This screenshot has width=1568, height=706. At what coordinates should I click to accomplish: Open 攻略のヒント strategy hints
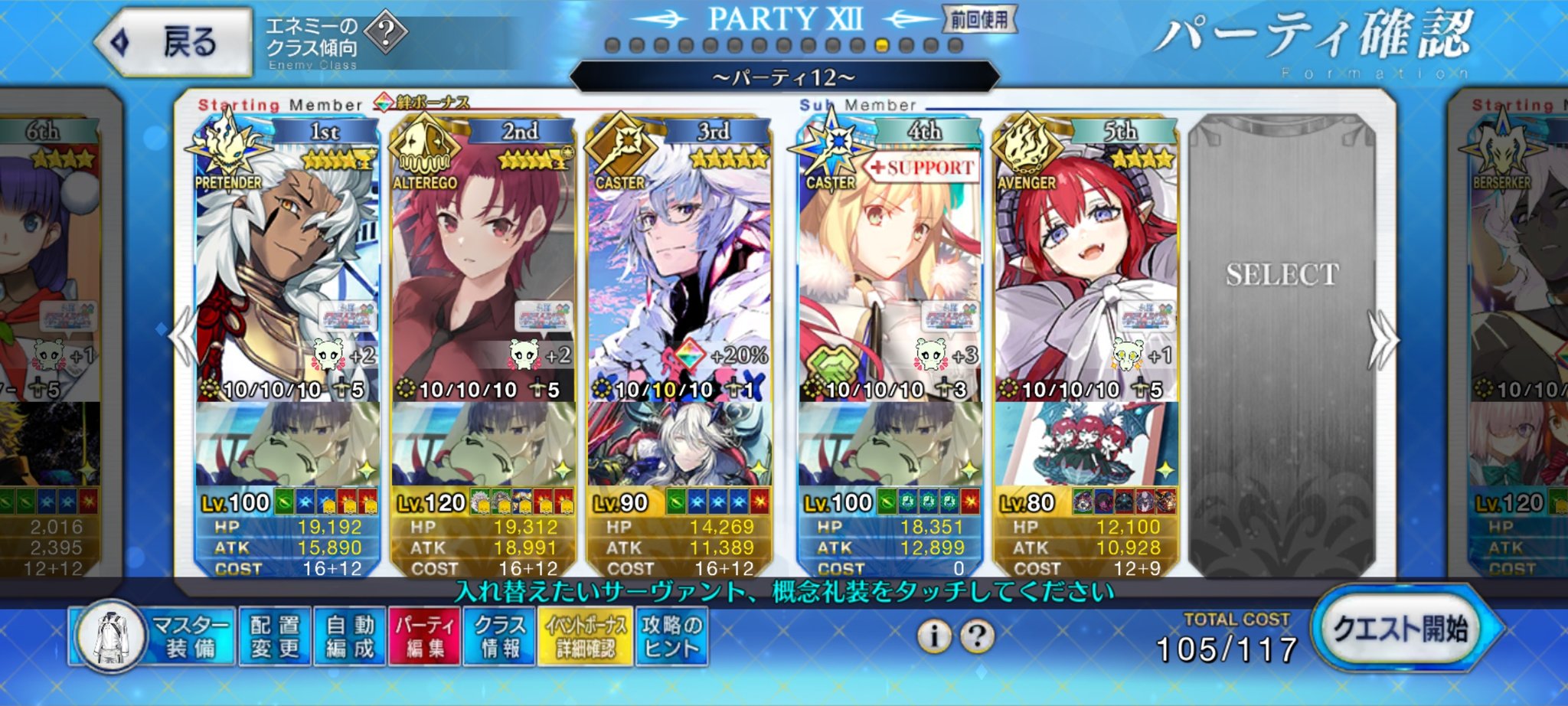point(671,636)
